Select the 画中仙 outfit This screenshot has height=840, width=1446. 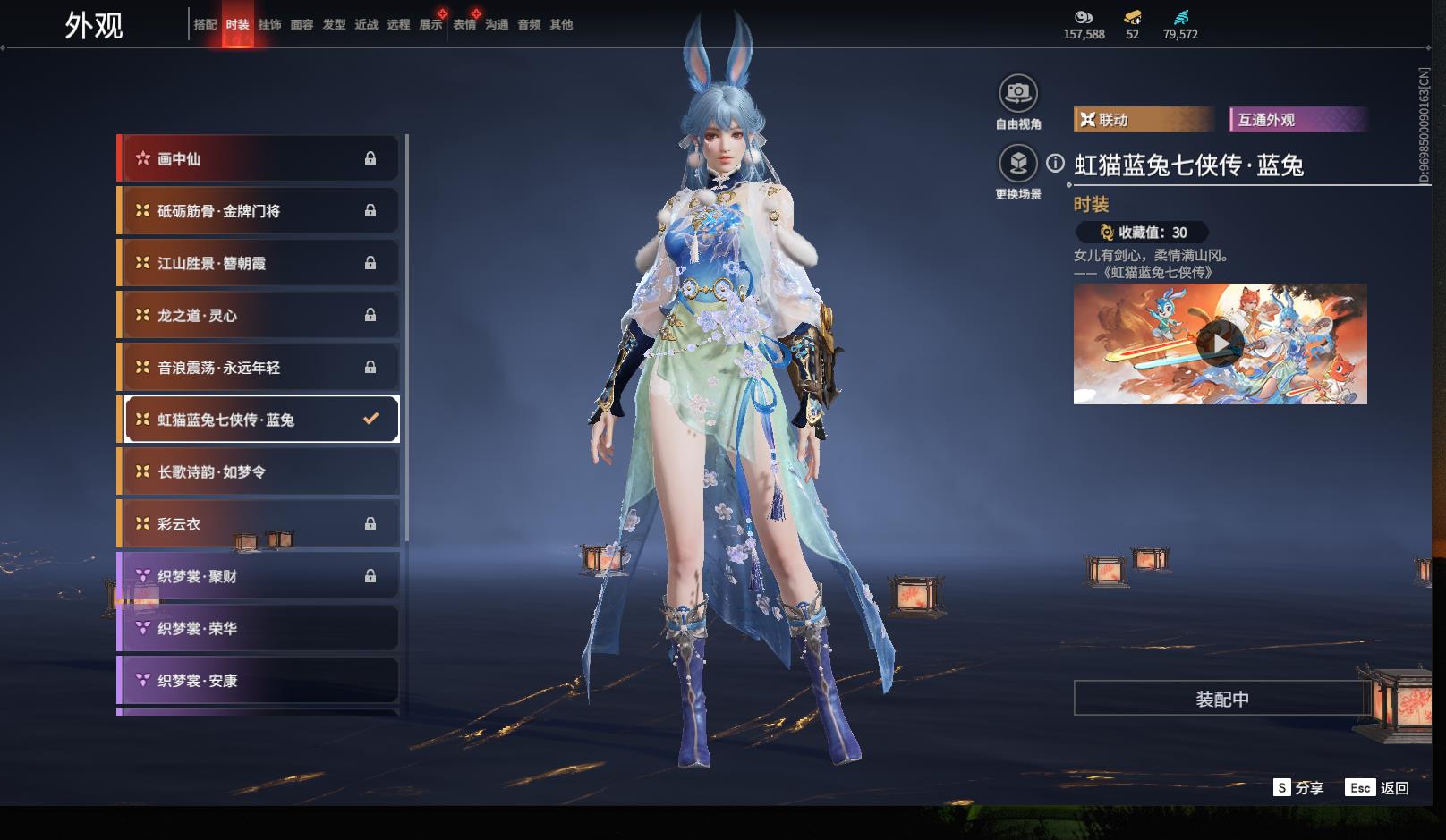258,159
